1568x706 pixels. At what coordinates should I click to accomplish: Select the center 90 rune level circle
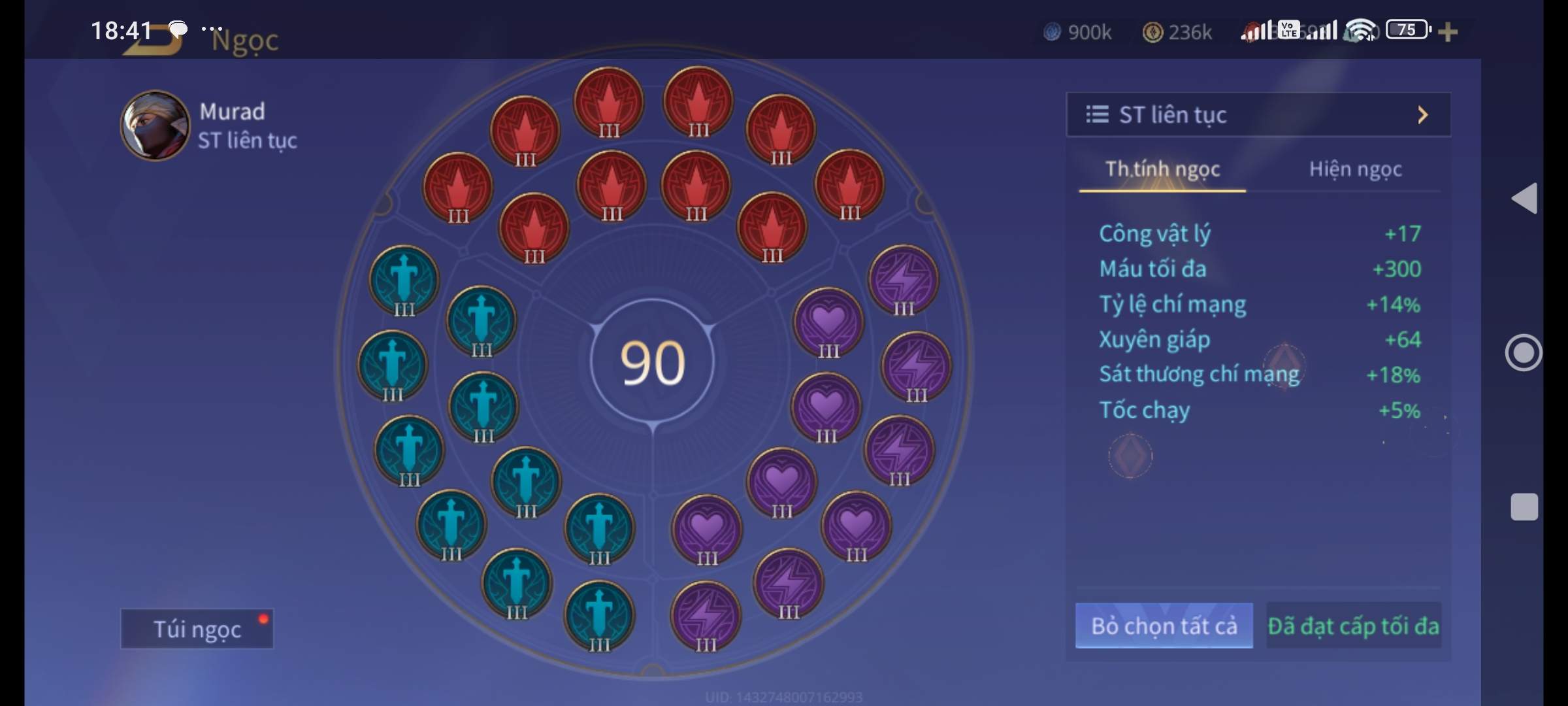pos(652,363)
